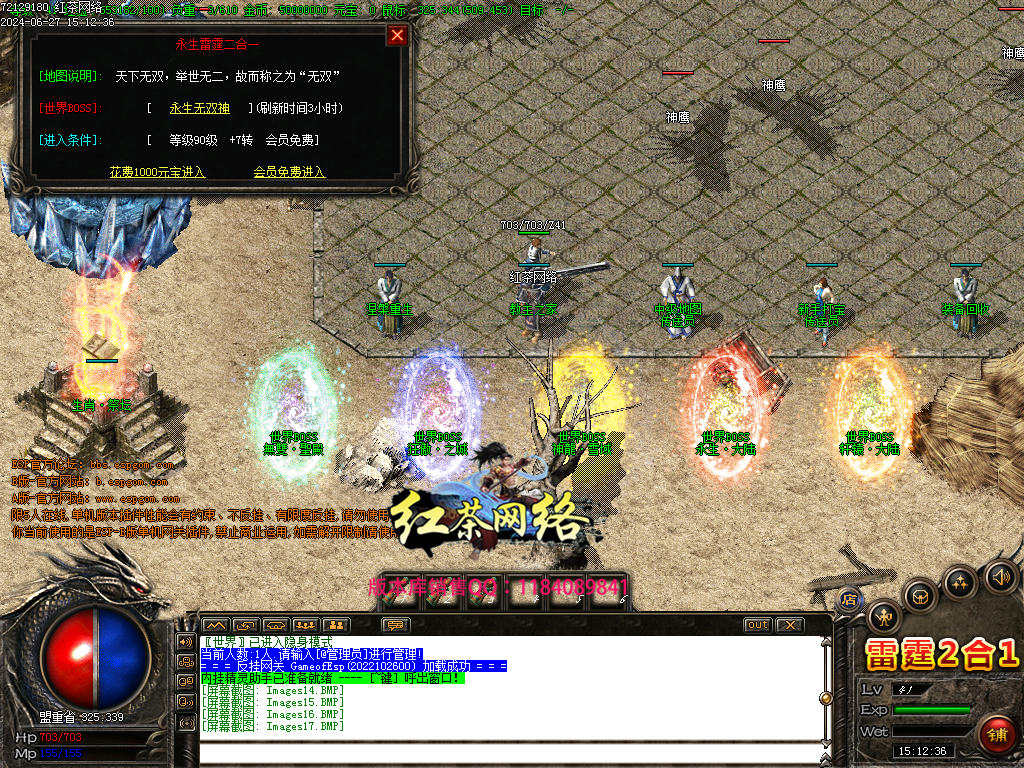
Task: Choose 花费1000元宝进入 option
Action: point(157,172)
